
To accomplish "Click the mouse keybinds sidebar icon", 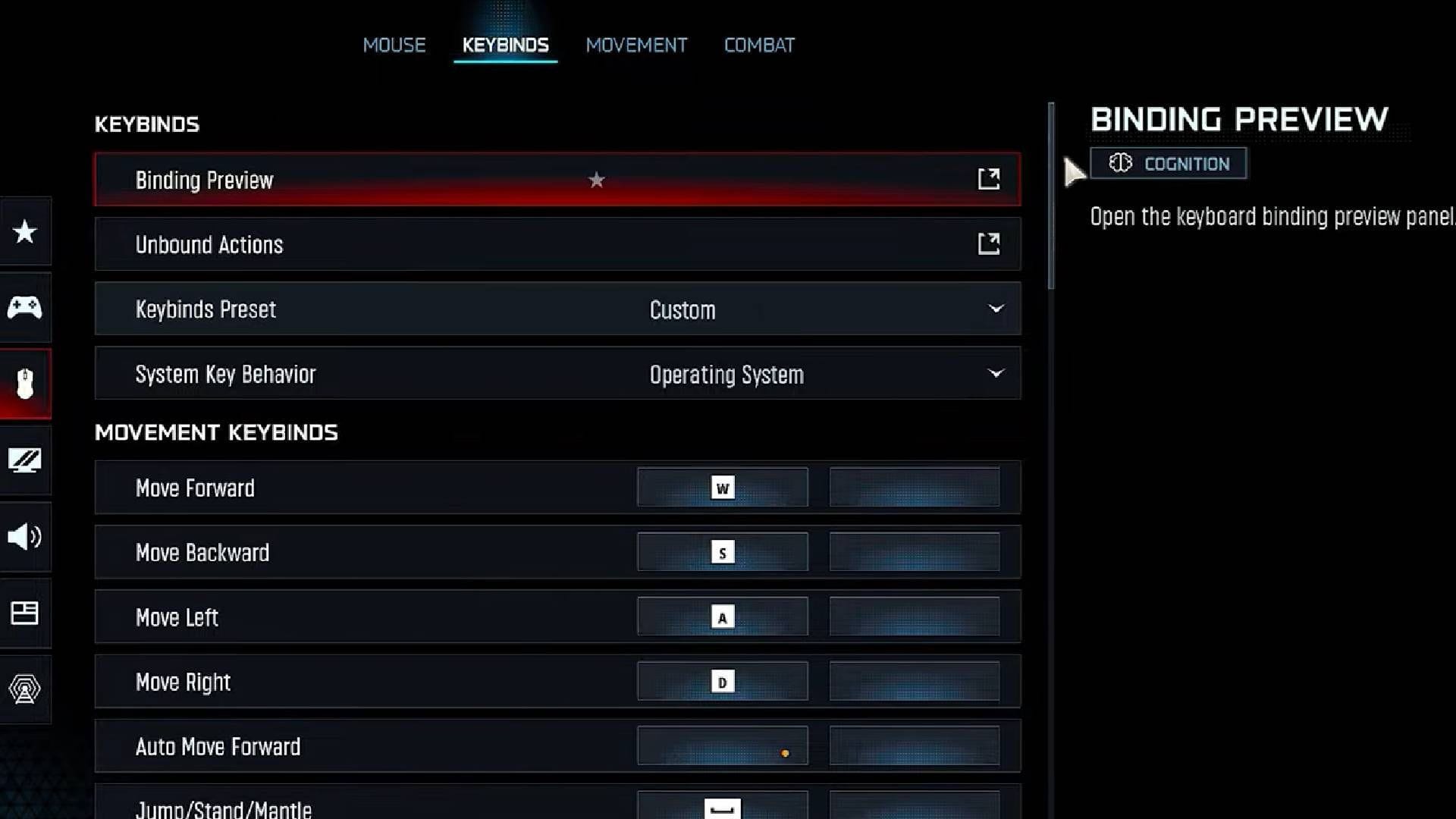I will pos(25,383).
